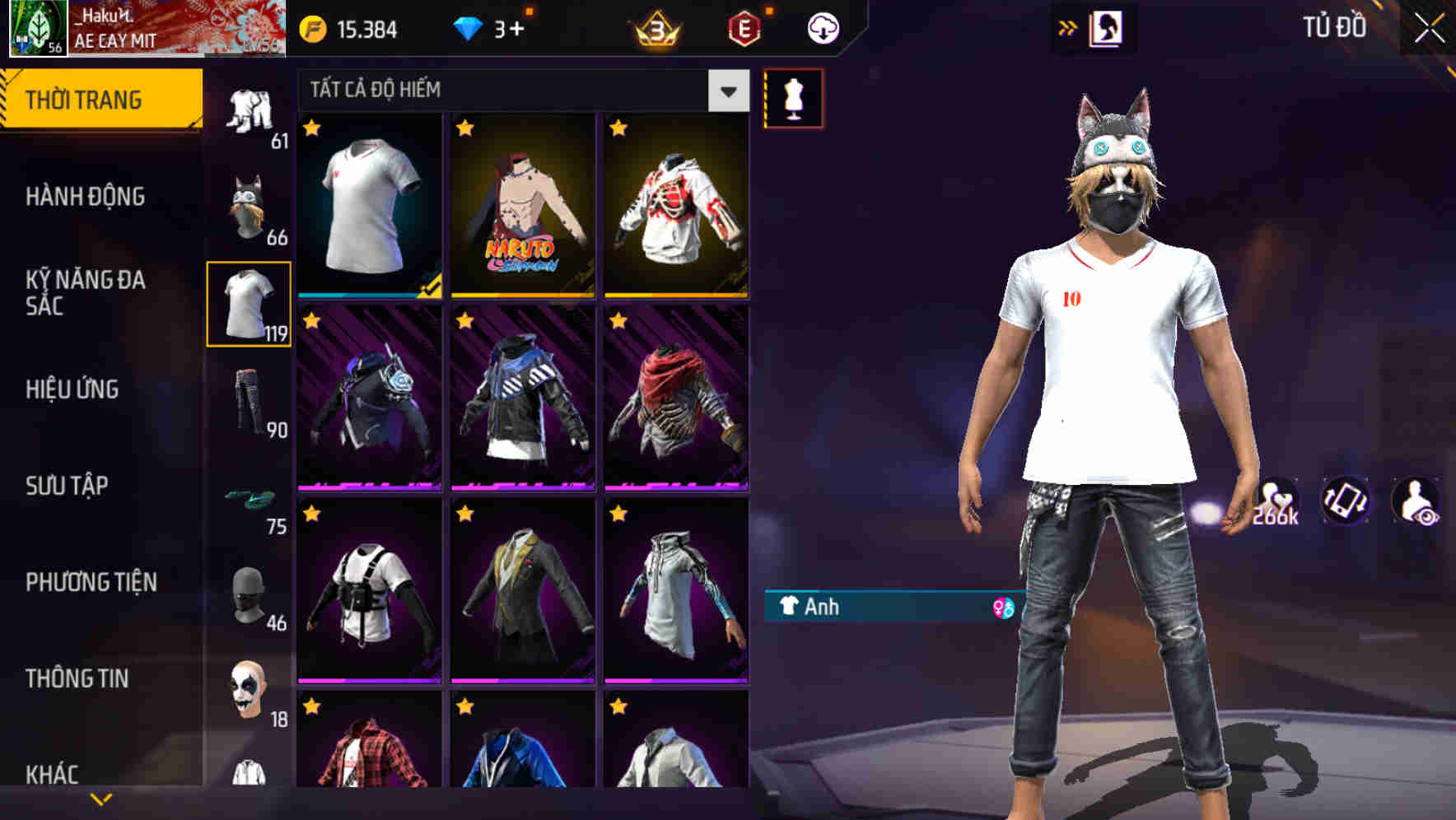Open the HIỆU ỨNG tab in sidebar
Image resolution: width=1456 pixels, height=820 pixels.
(72, 390)
